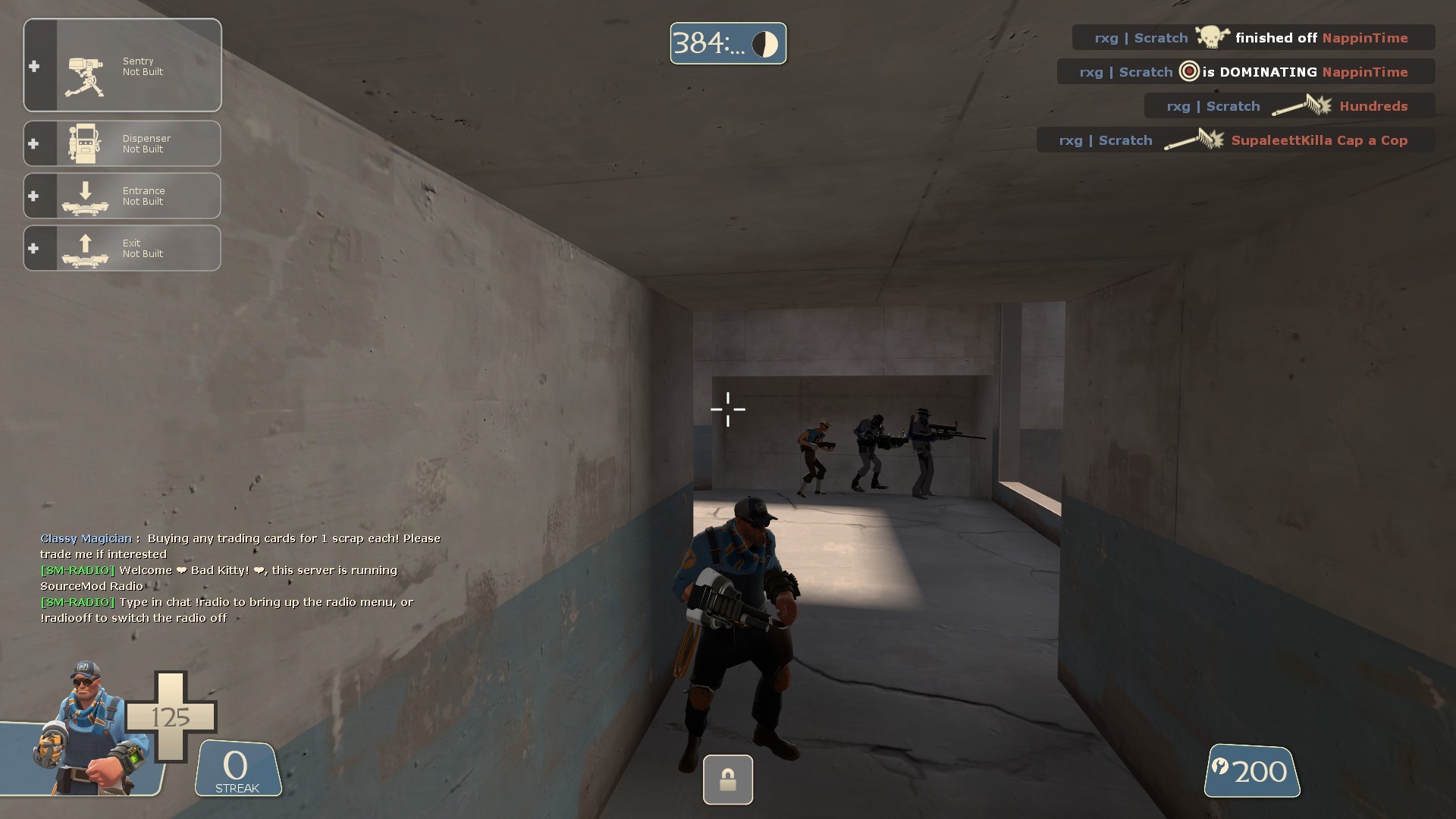Select the Entrance Not Built panel entry
Screen dimensions: 1456x819
(x=144, y=196)
